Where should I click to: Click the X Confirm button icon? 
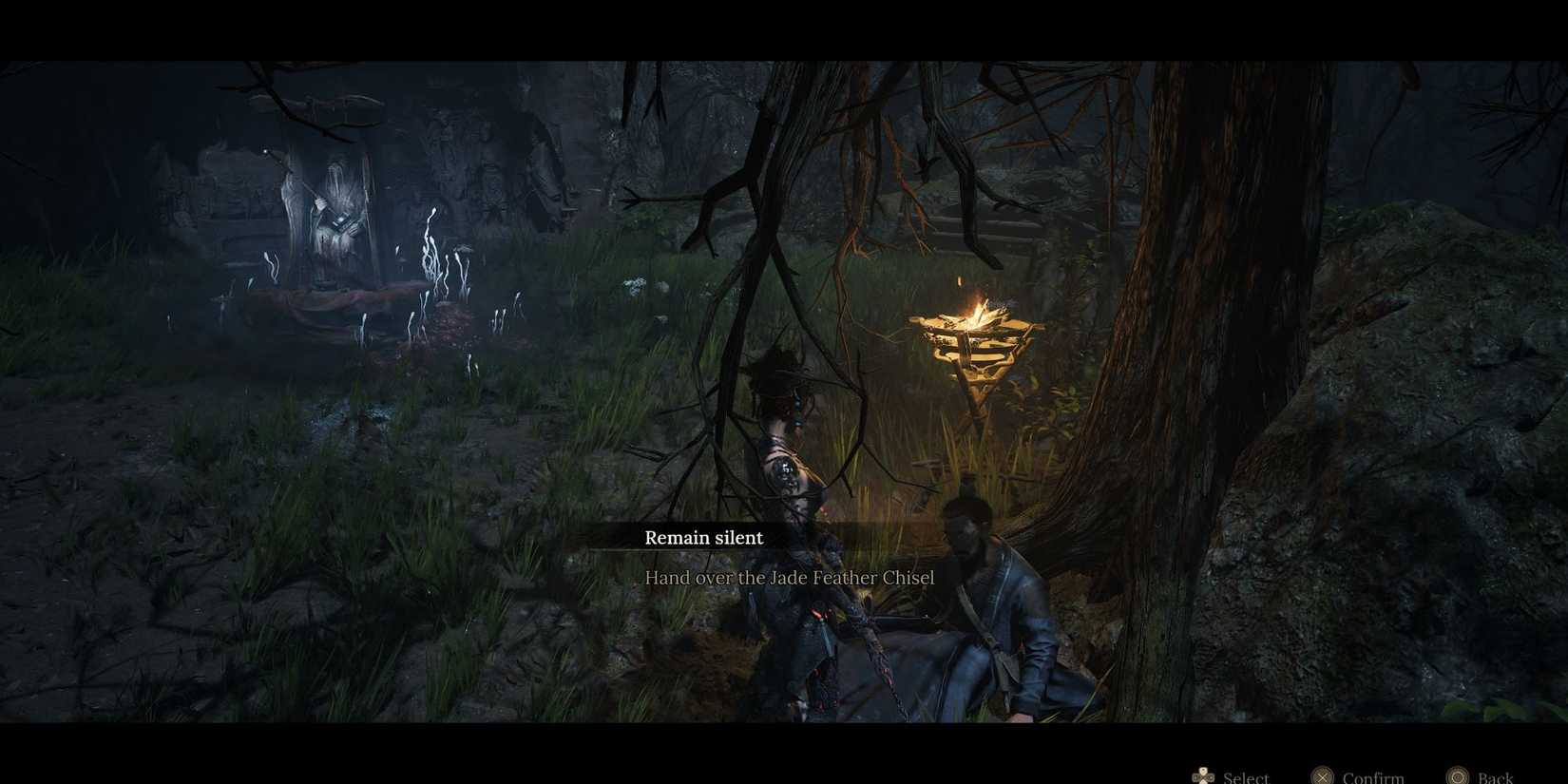[1325, 775]
